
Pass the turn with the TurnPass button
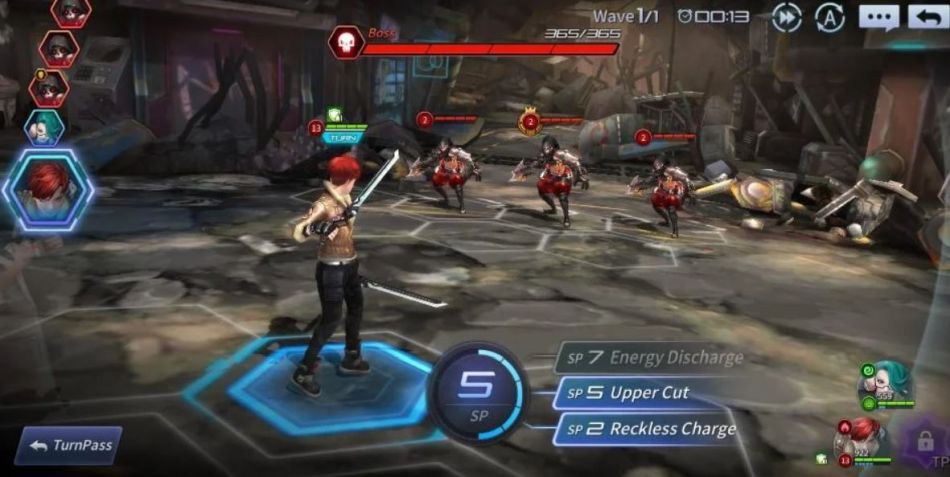tap(68, 446)
